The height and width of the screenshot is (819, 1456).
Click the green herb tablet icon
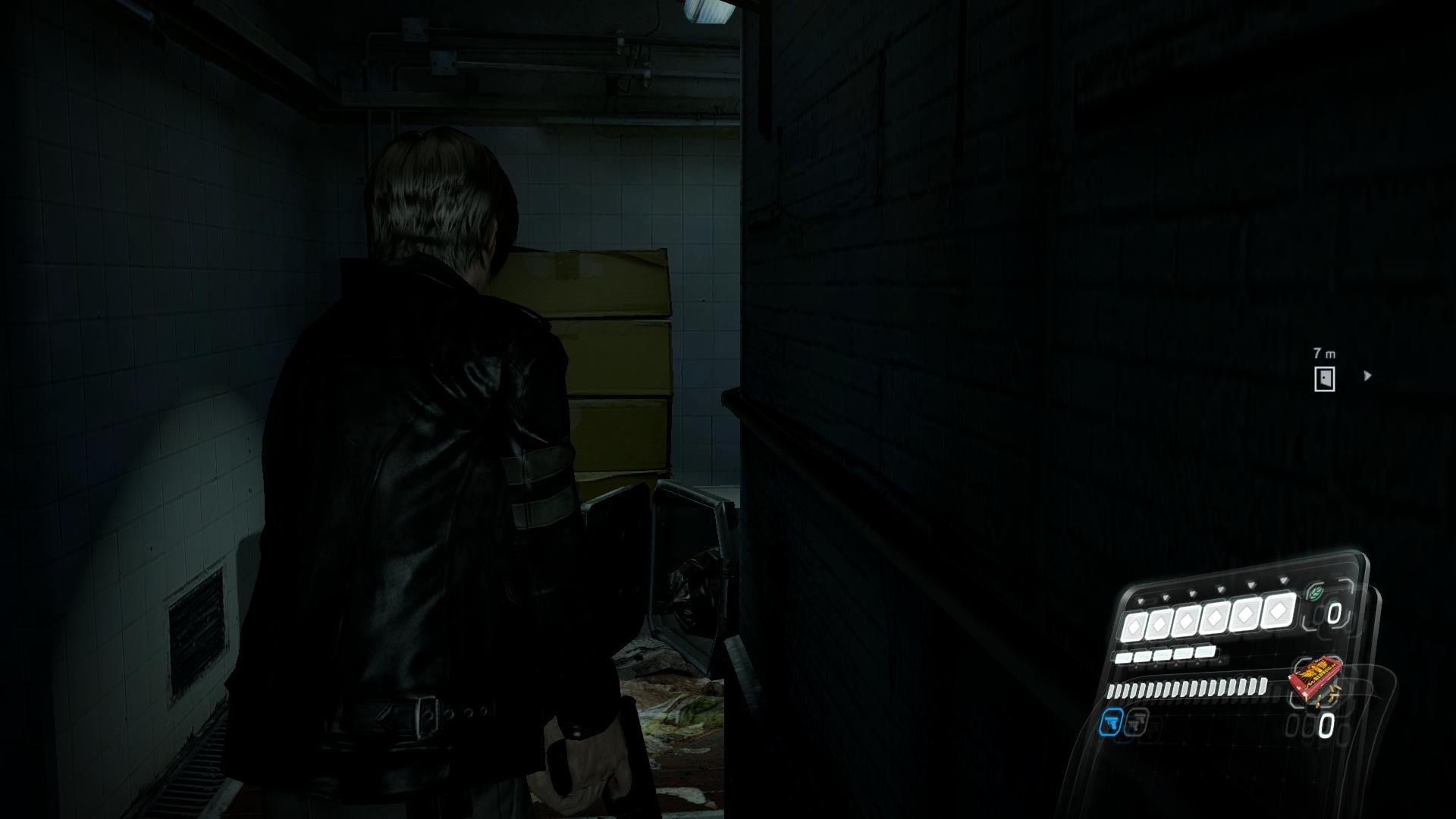pyautogui.click(x=1314, y=594)
